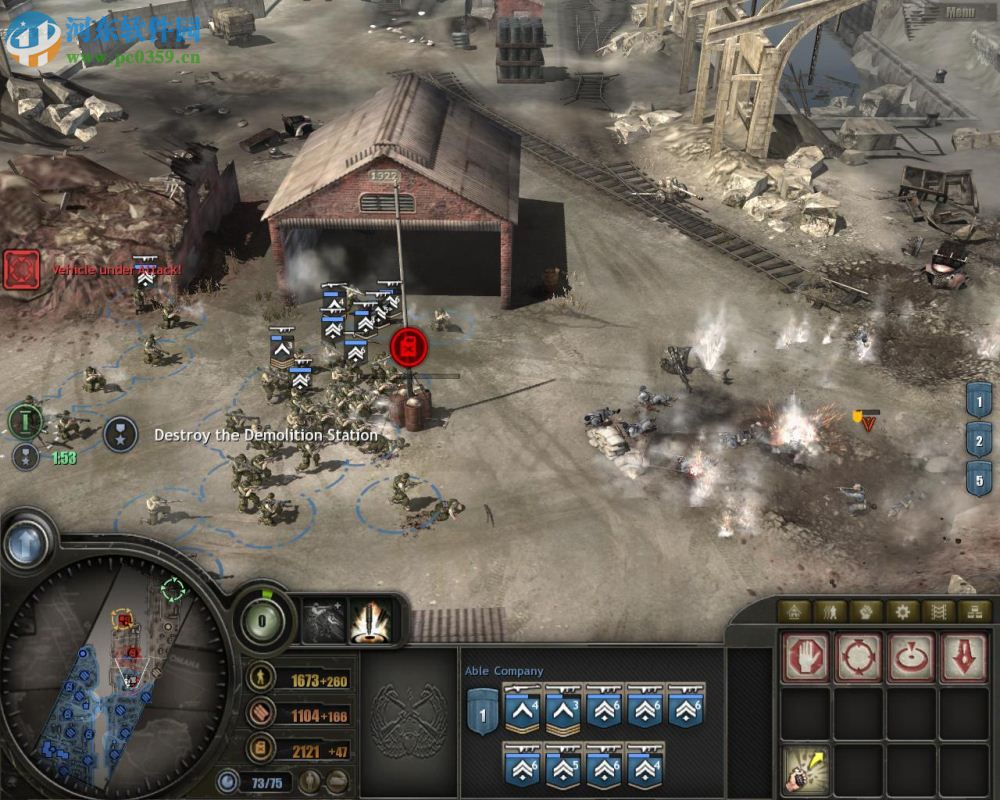Use the throw grenade ability
This screenshot has width=1000, height=800.
tap(806, 770)
